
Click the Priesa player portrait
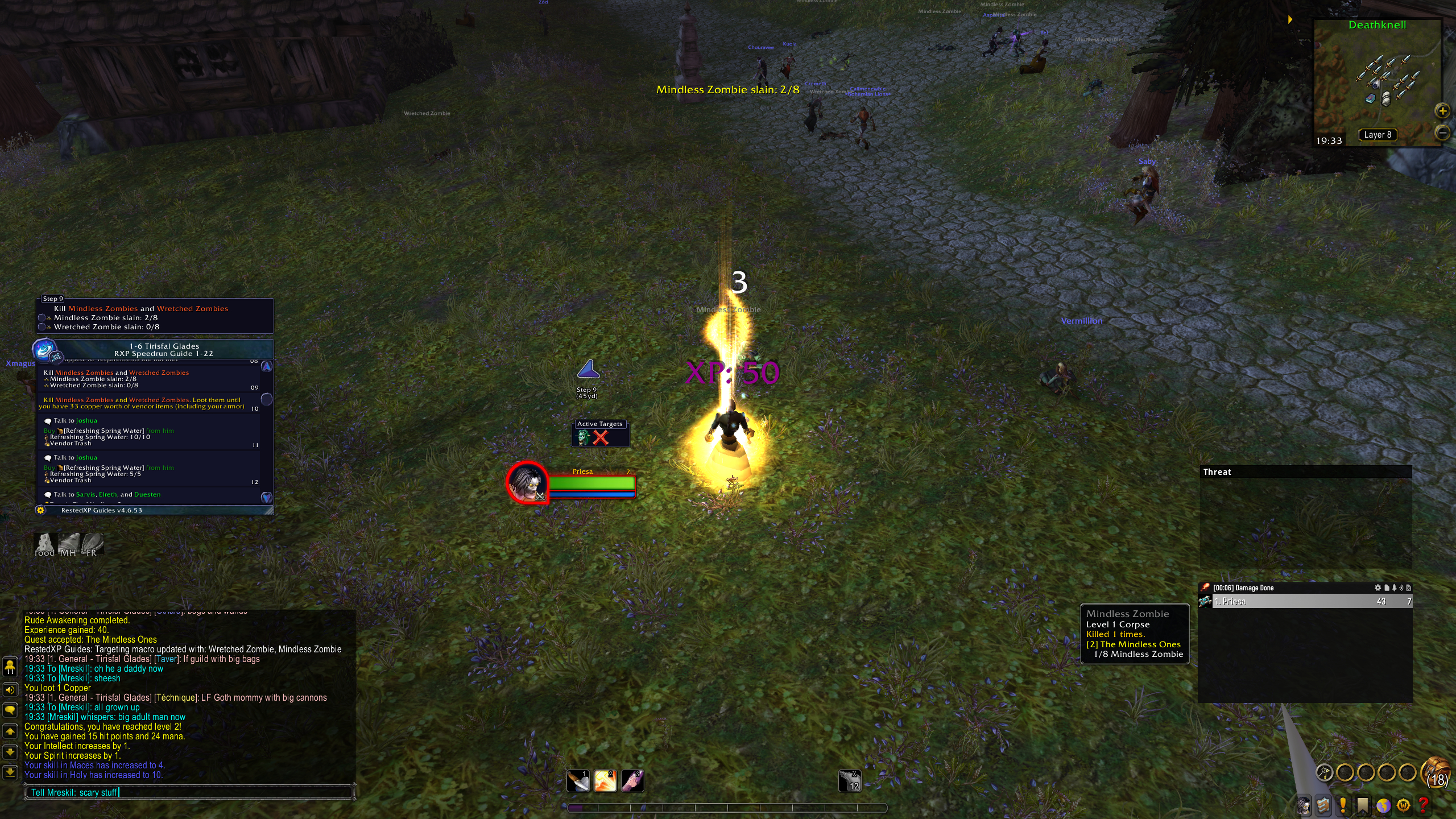[527, 482]
